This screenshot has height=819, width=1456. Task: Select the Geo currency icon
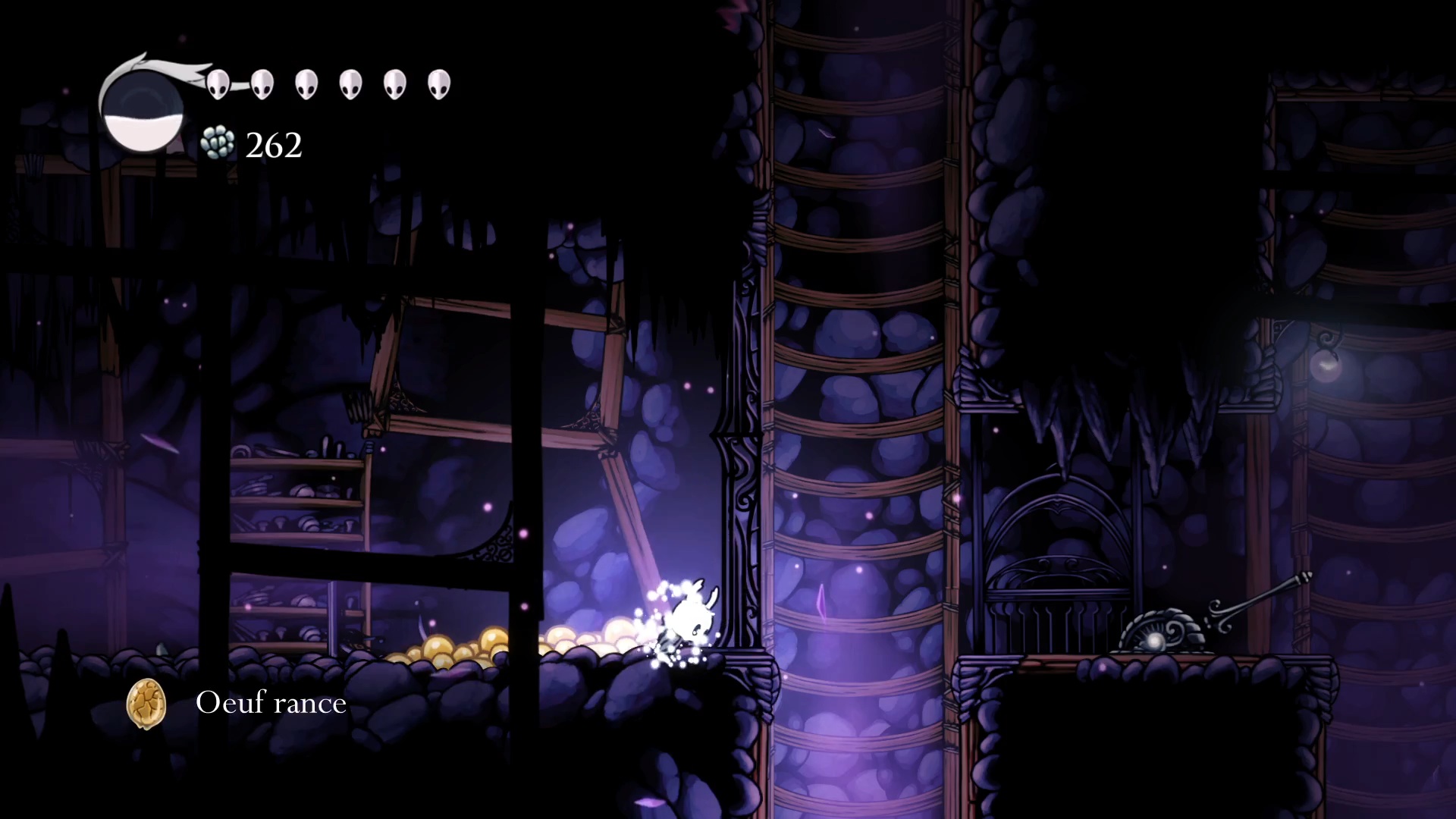click(218, 143)
